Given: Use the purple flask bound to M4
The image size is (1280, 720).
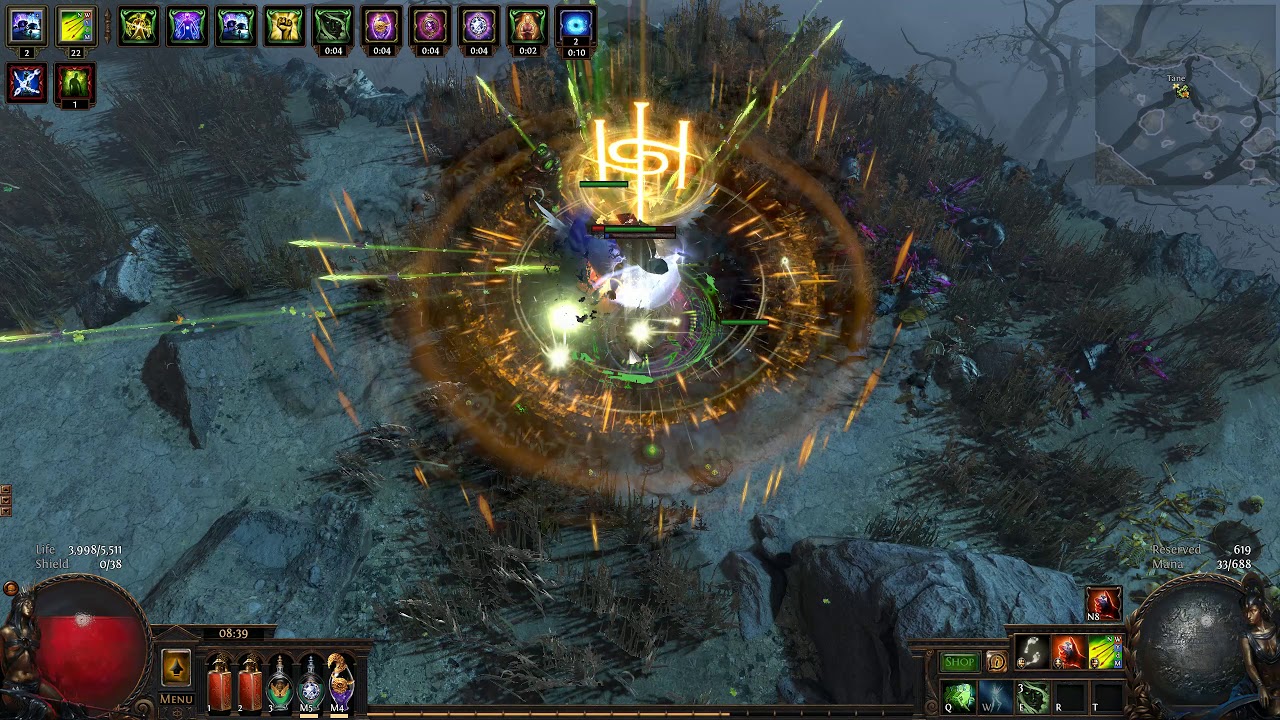Looking at the screenshot, I should (340, 678).
